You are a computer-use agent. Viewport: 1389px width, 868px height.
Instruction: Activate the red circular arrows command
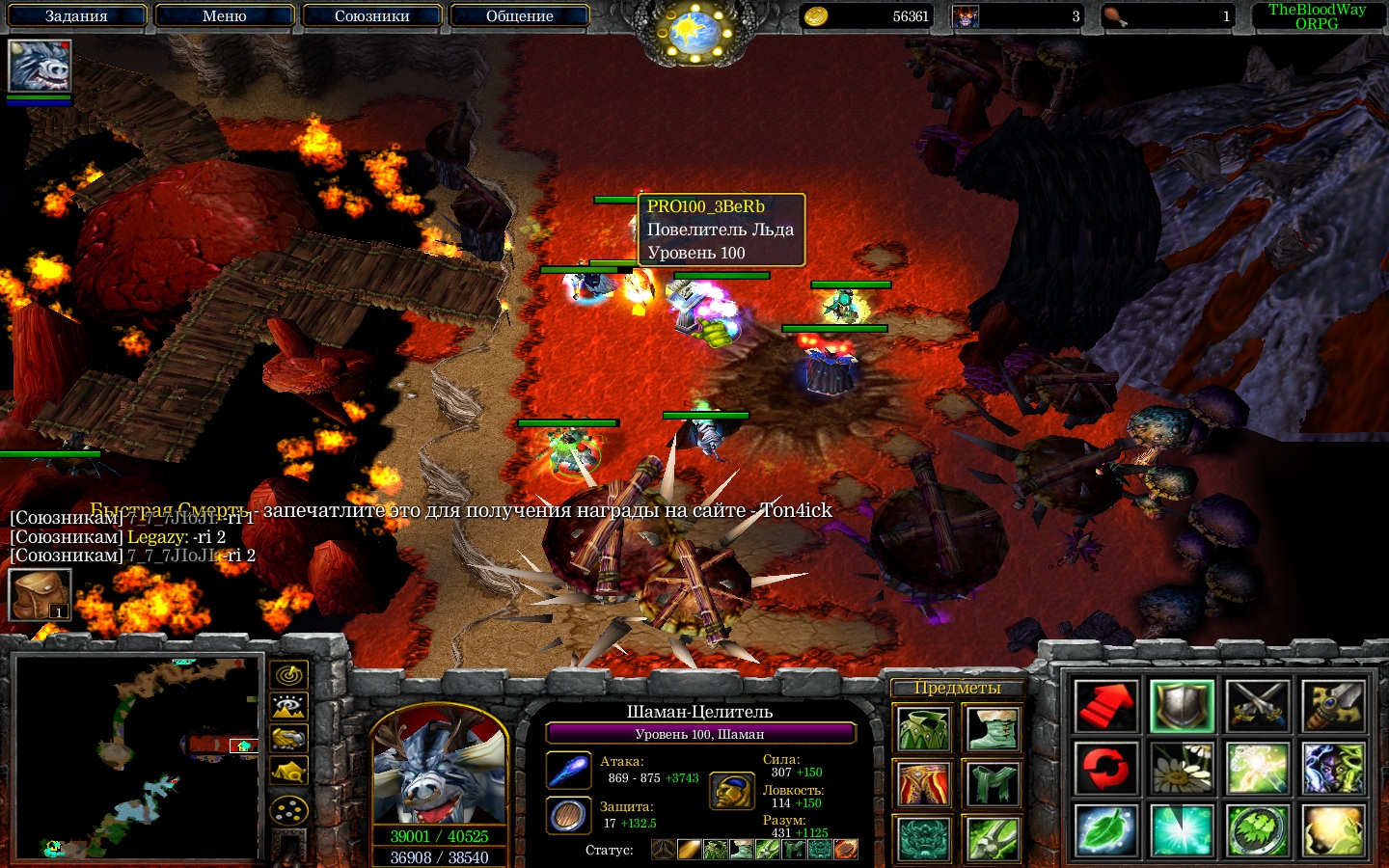[x=1106, y=769]
